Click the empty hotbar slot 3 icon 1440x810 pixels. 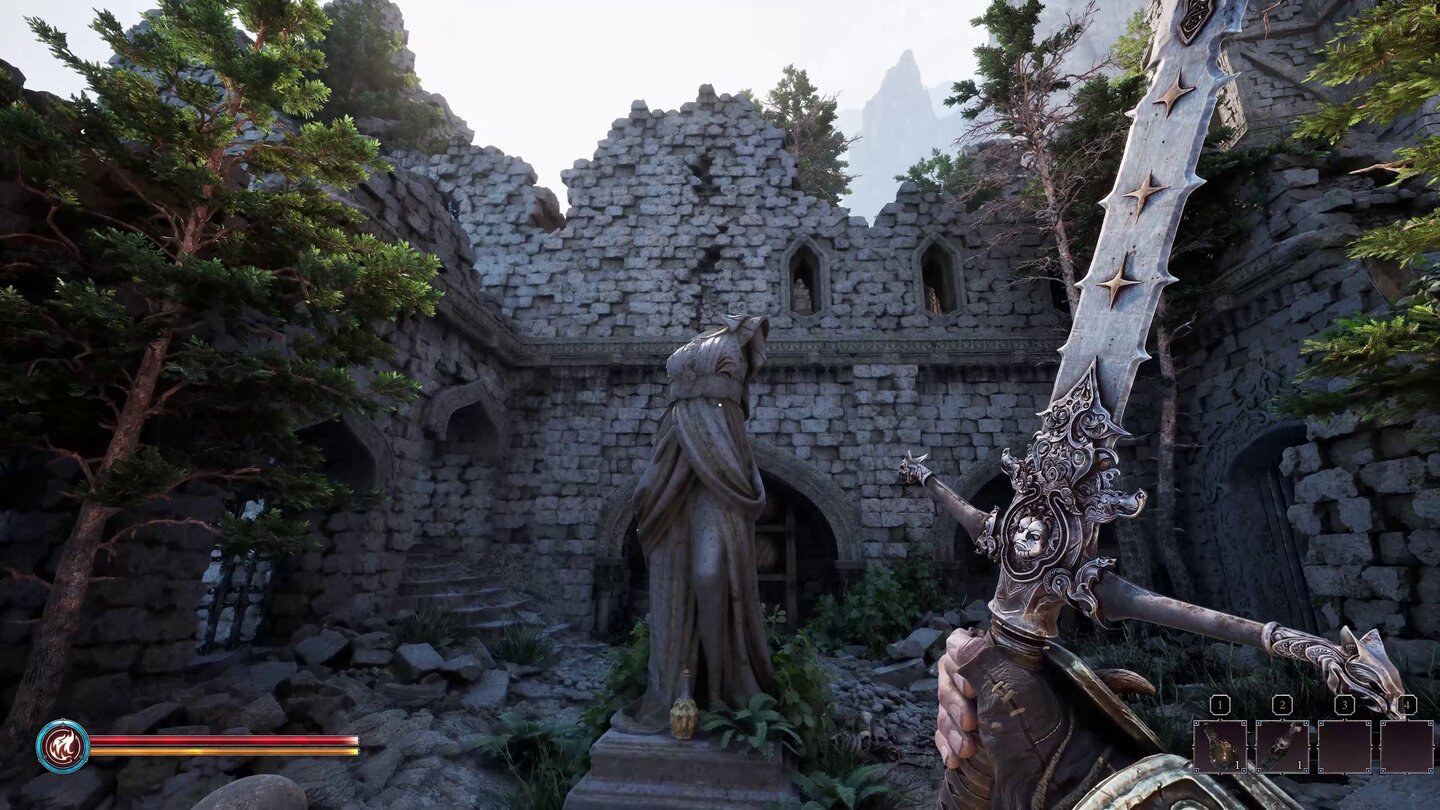click(1344, 747)
